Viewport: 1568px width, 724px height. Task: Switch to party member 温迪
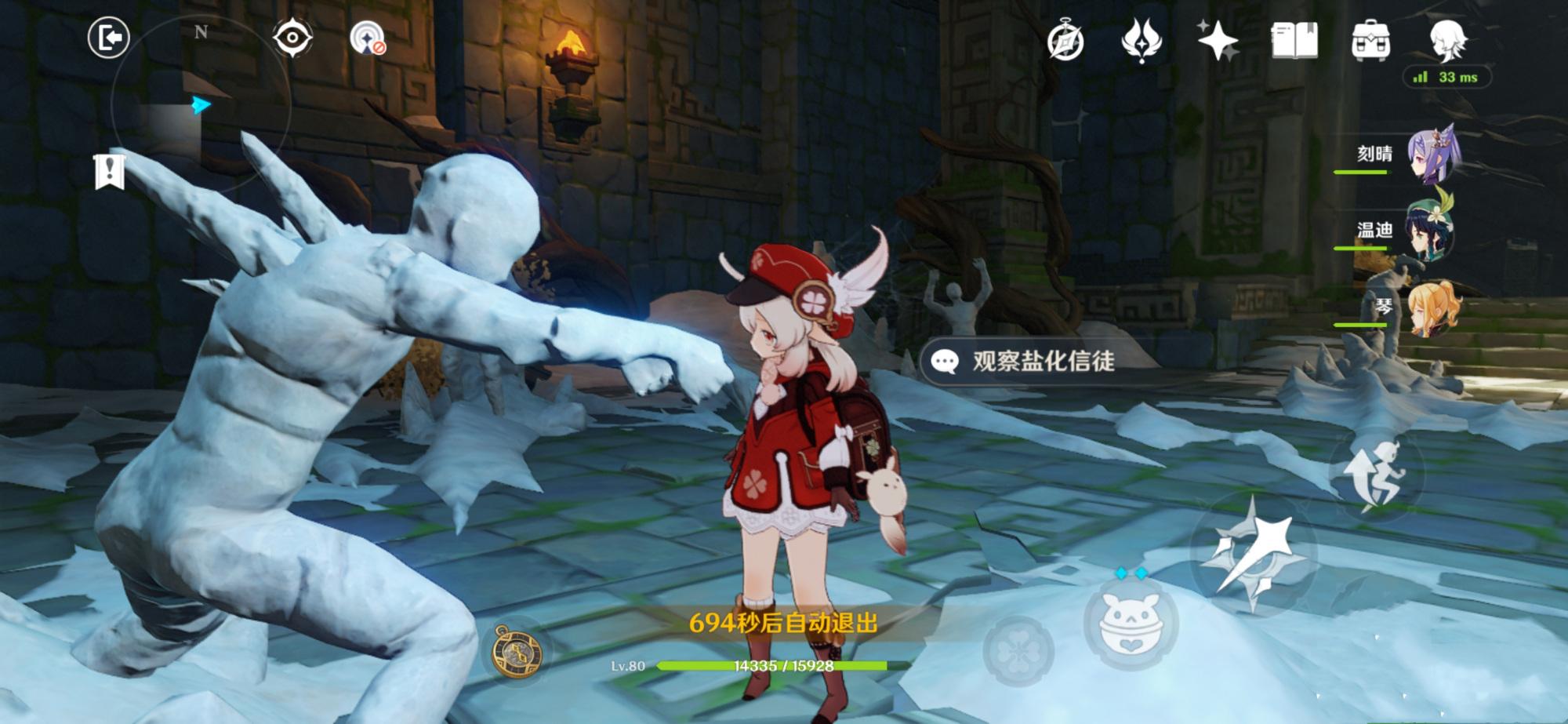point(1432,231)
